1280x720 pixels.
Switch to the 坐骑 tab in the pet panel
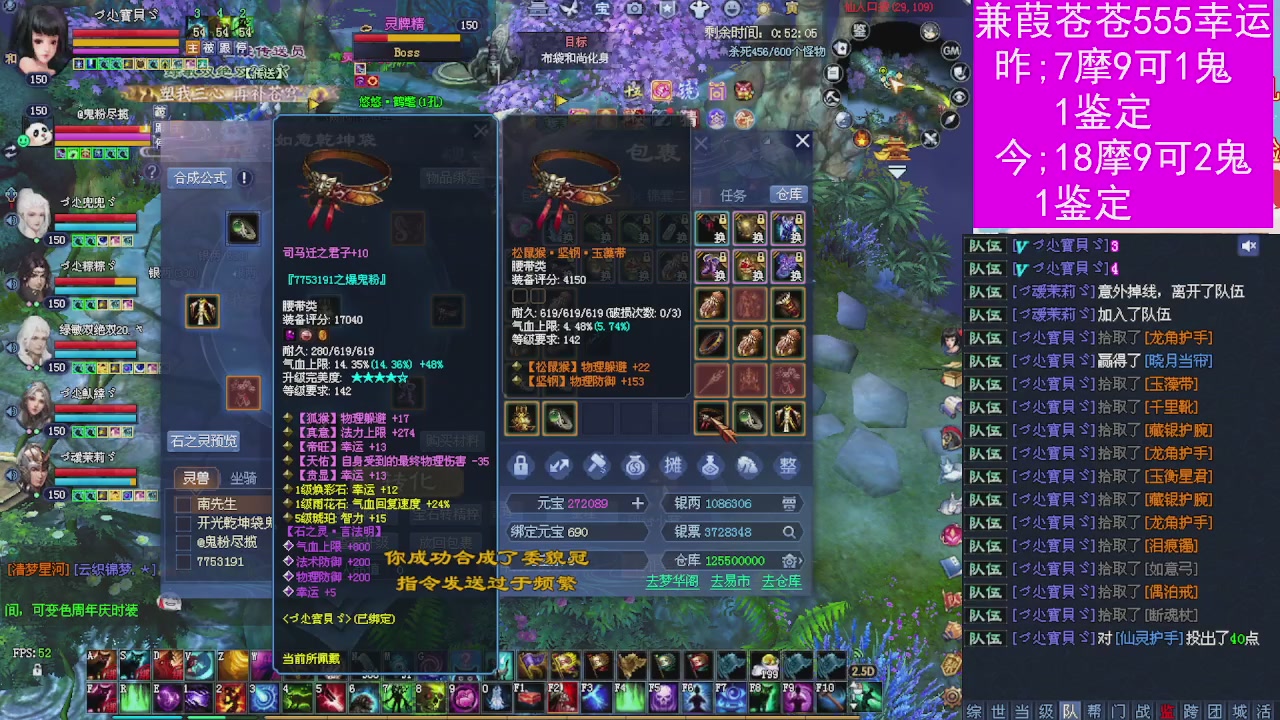(x=243, y=478)
